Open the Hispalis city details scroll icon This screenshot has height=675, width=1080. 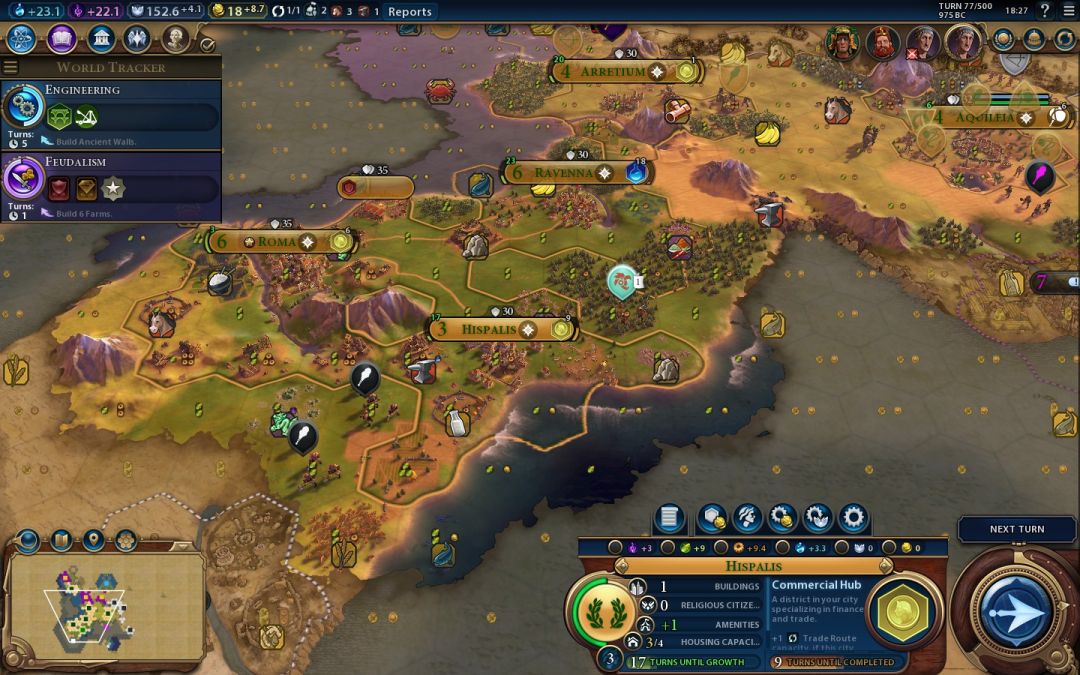click(670, 518)
